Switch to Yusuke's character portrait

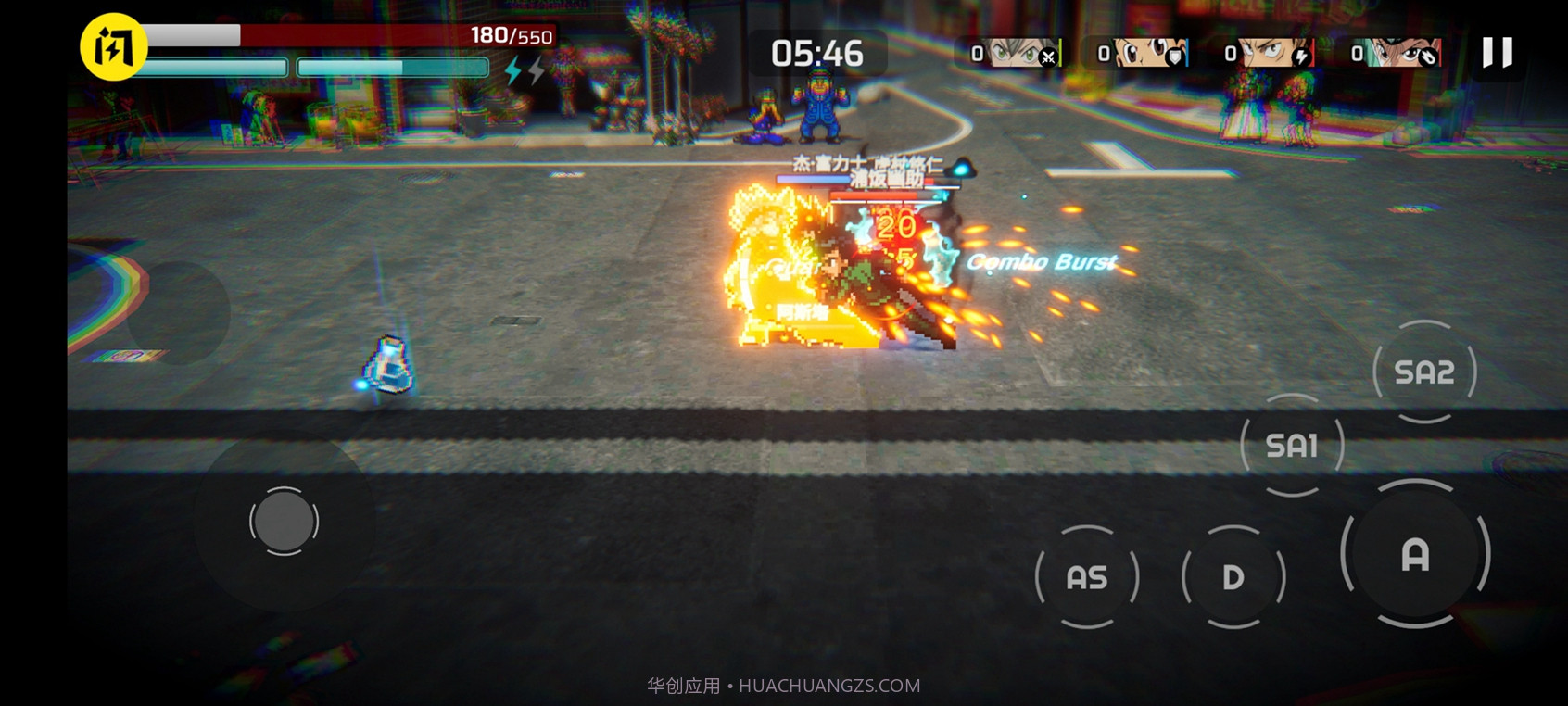(1394, 53)
